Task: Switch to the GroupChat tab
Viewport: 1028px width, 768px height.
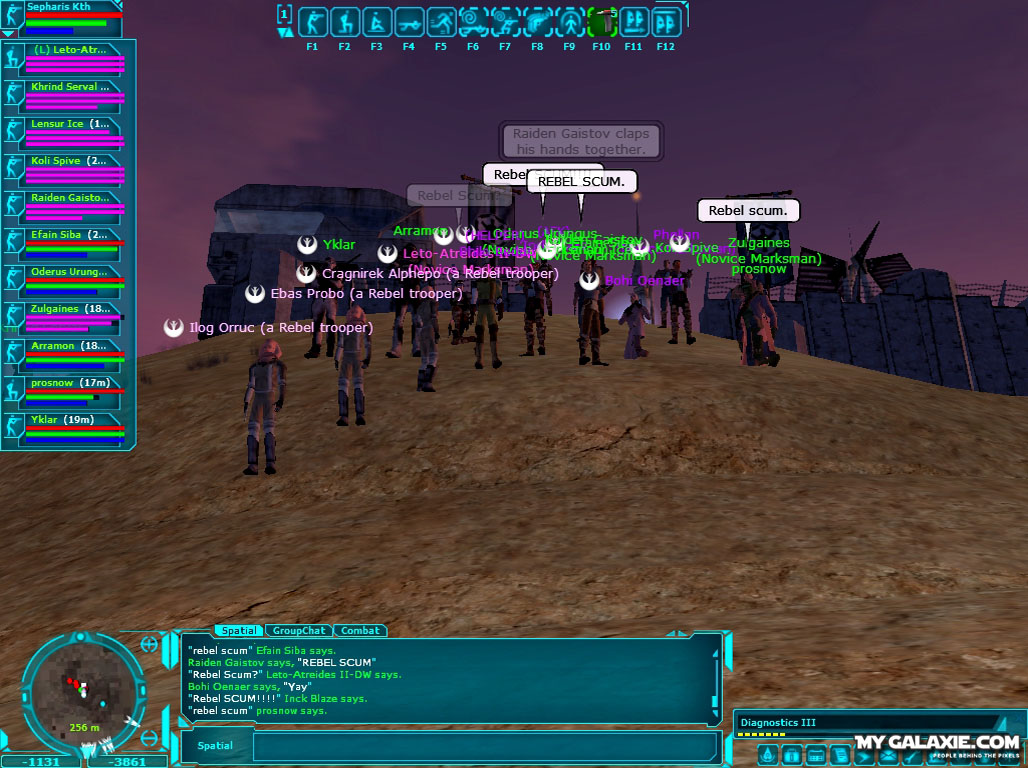Action: coord(299,631)
